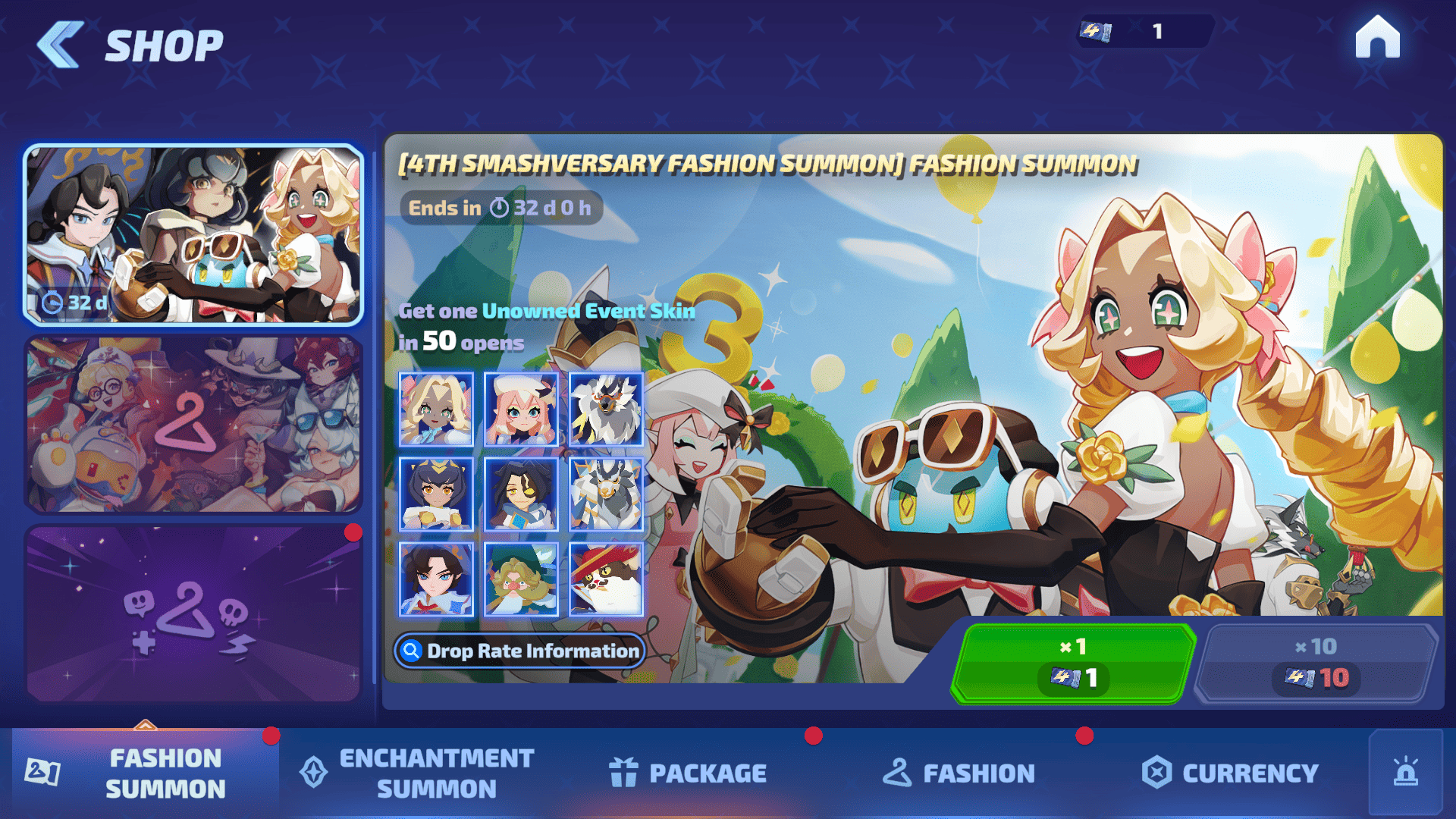Open the Currency tab

point(1230,773)
